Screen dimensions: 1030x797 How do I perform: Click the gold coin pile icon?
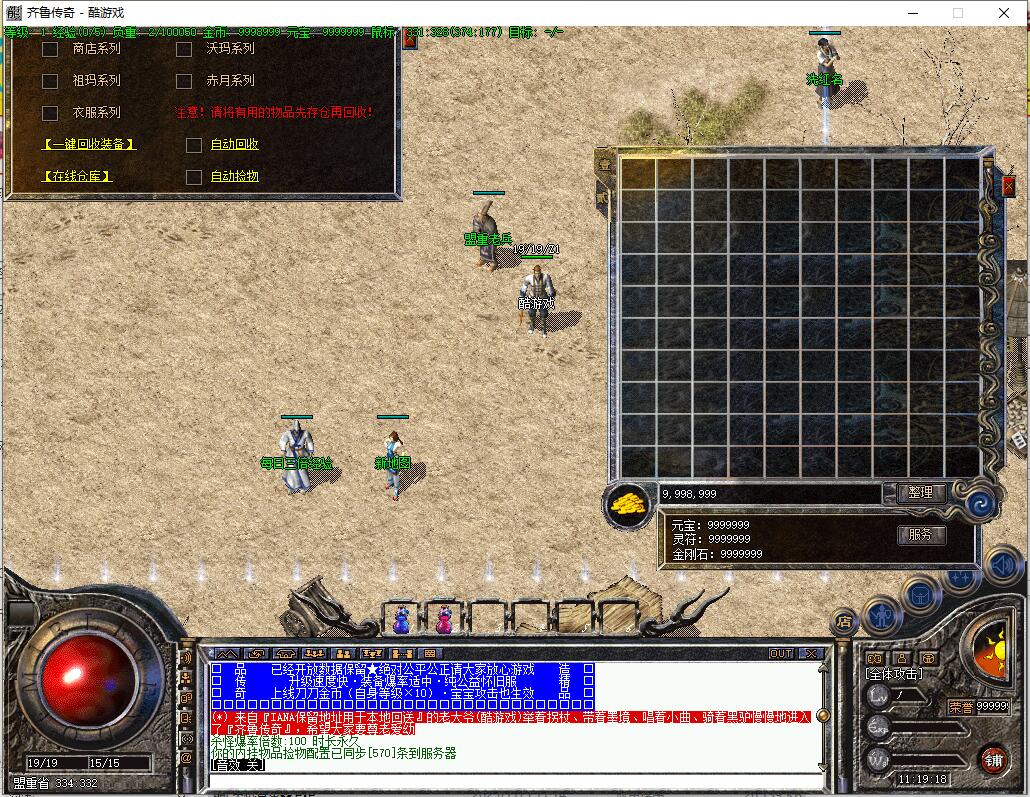click(628, 502)
